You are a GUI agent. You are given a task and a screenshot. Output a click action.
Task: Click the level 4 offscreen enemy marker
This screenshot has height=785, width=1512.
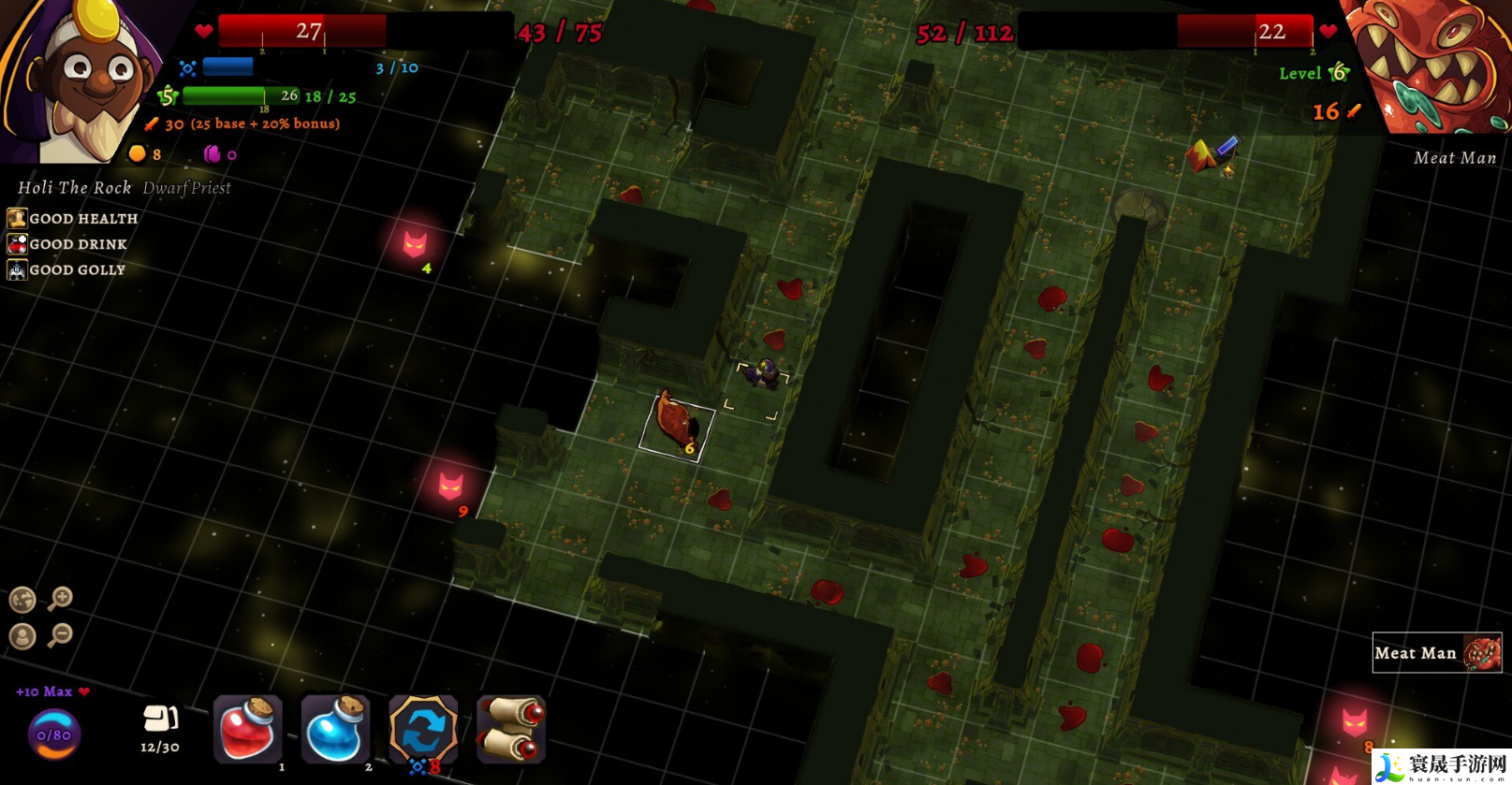tap(415, 244)
